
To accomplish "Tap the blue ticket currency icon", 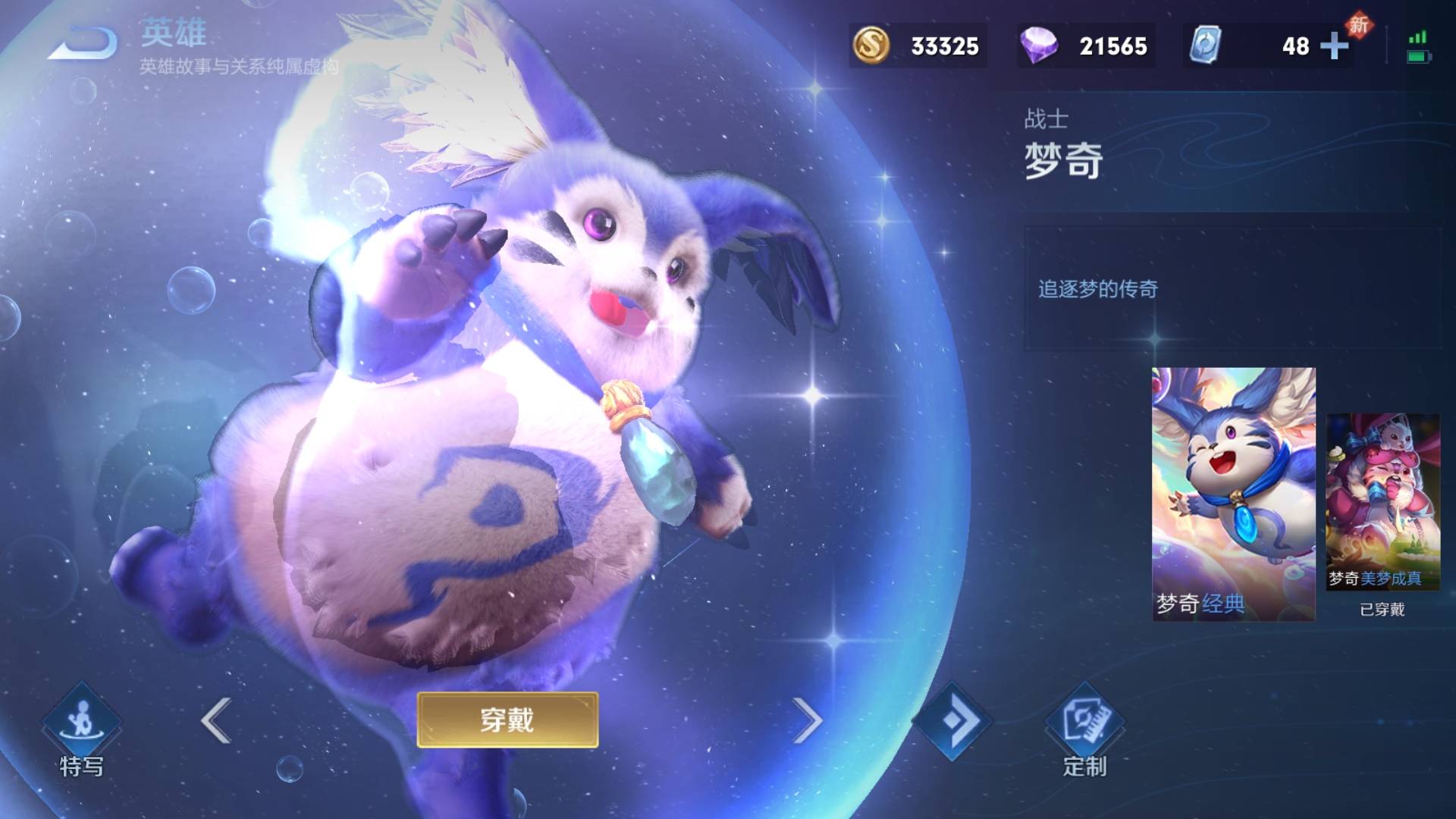I will pos(1203,45).
